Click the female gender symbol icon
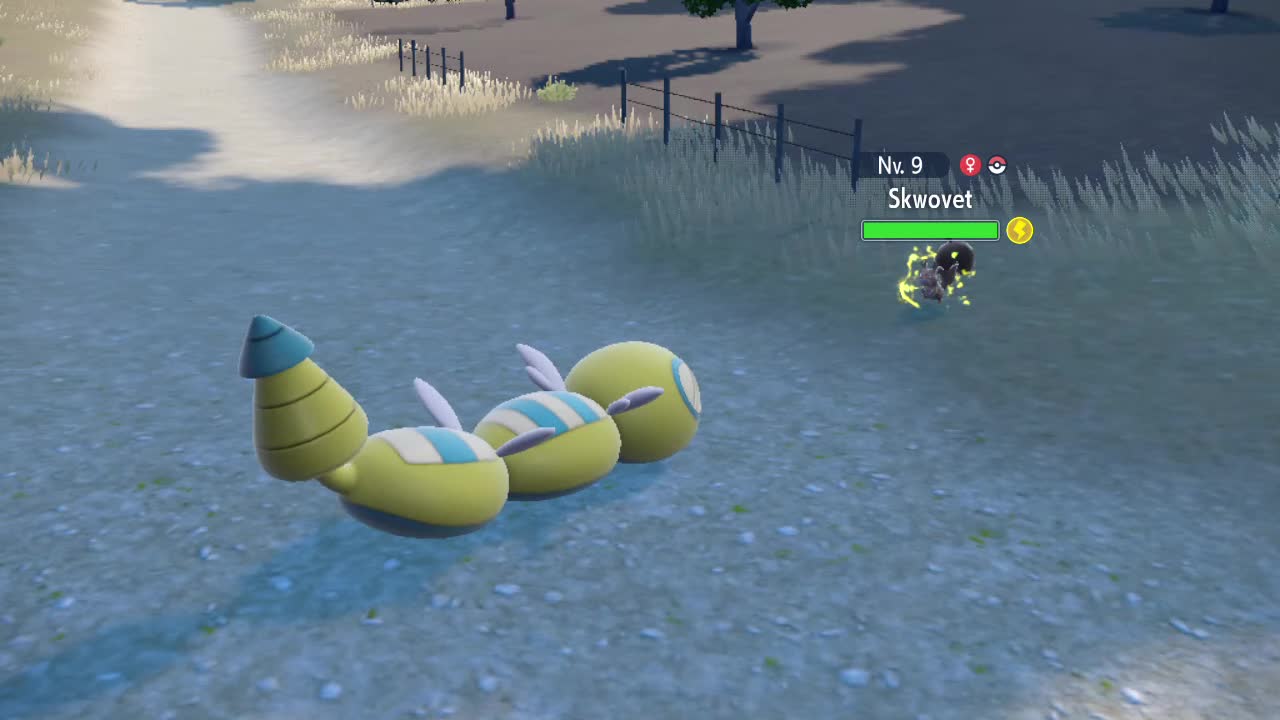This screenshot has width=1280, height=720. [970, 166]
